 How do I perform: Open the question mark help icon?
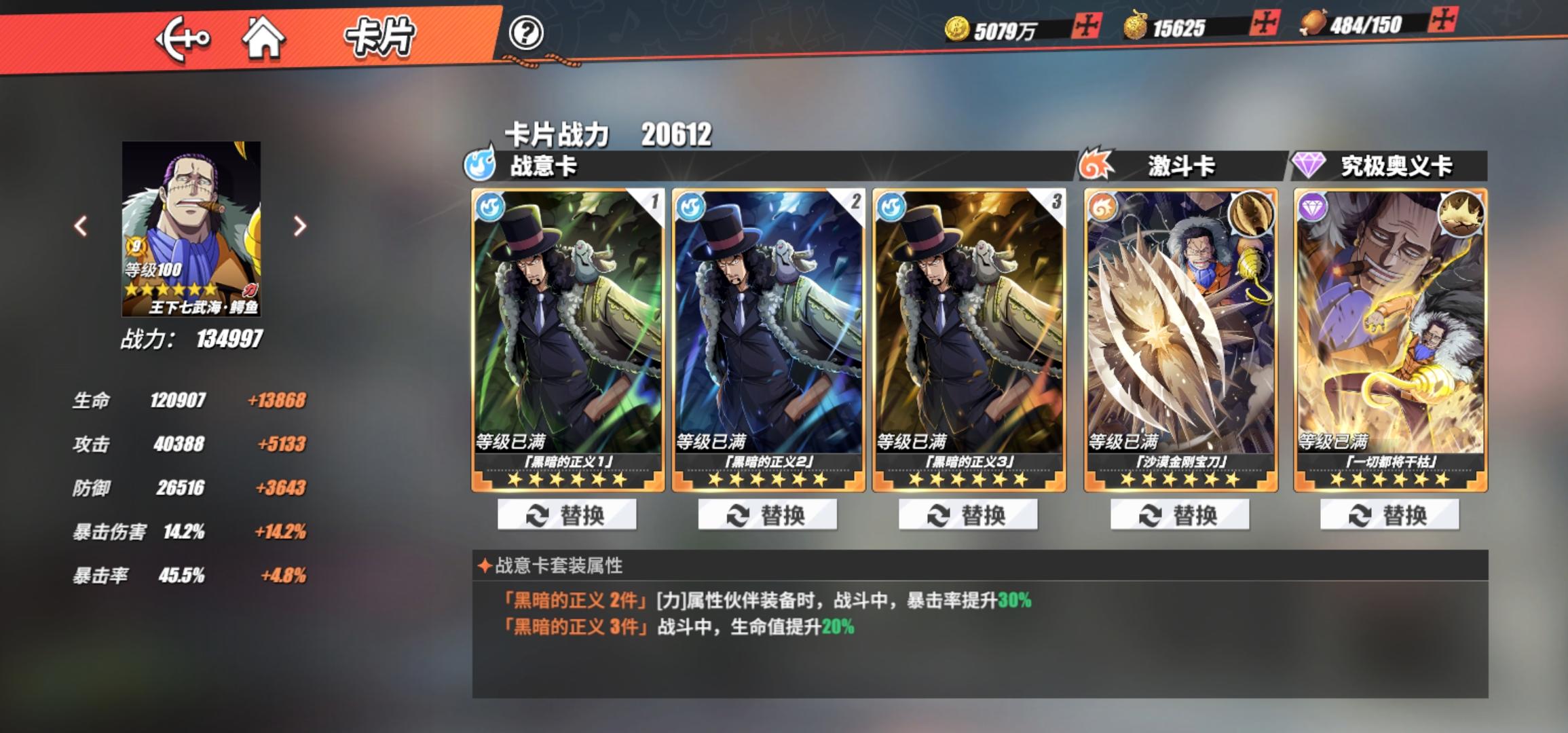[528, 33]
